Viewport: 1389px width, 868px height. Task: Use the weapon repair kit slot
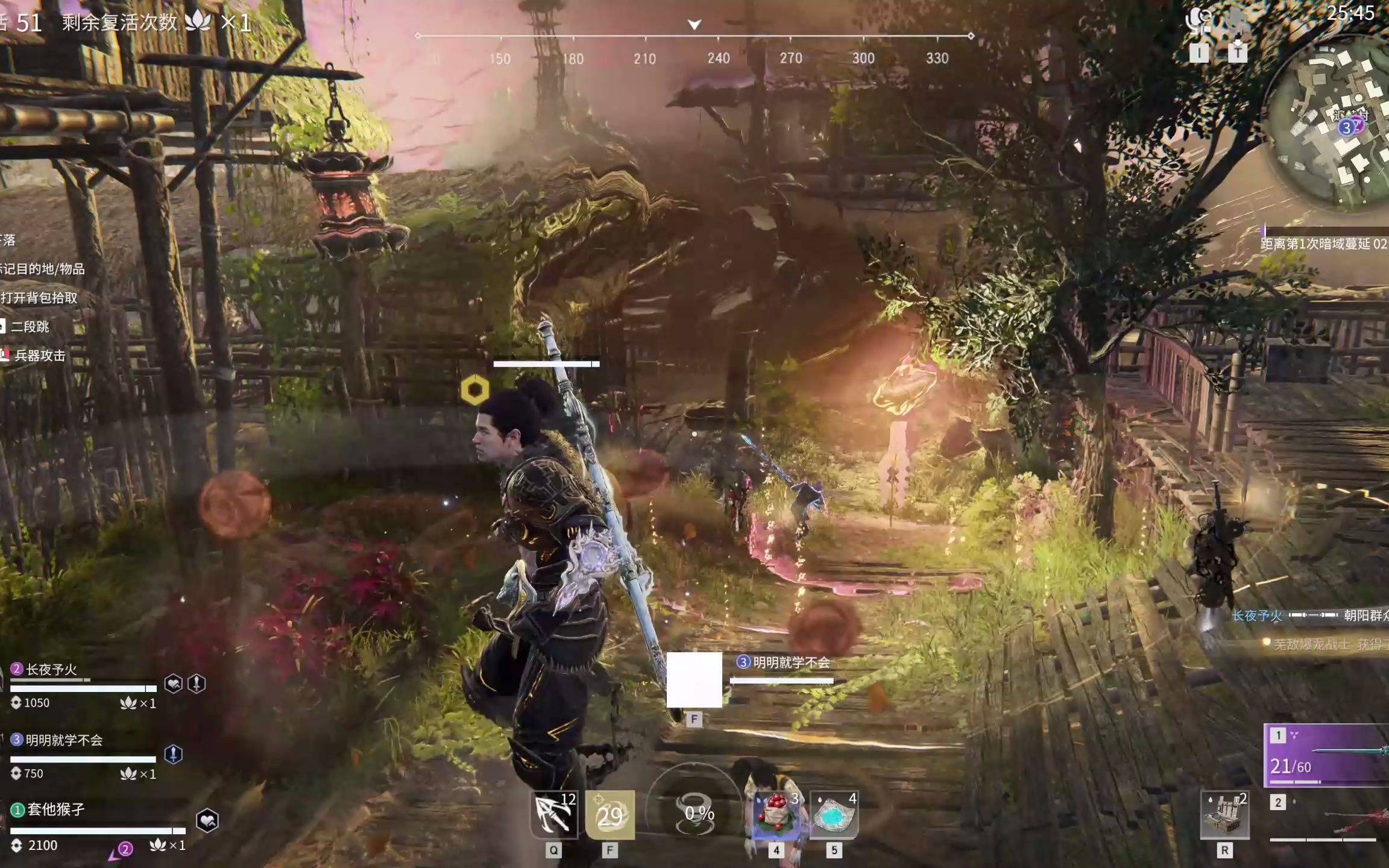[x=1224, y=815]
